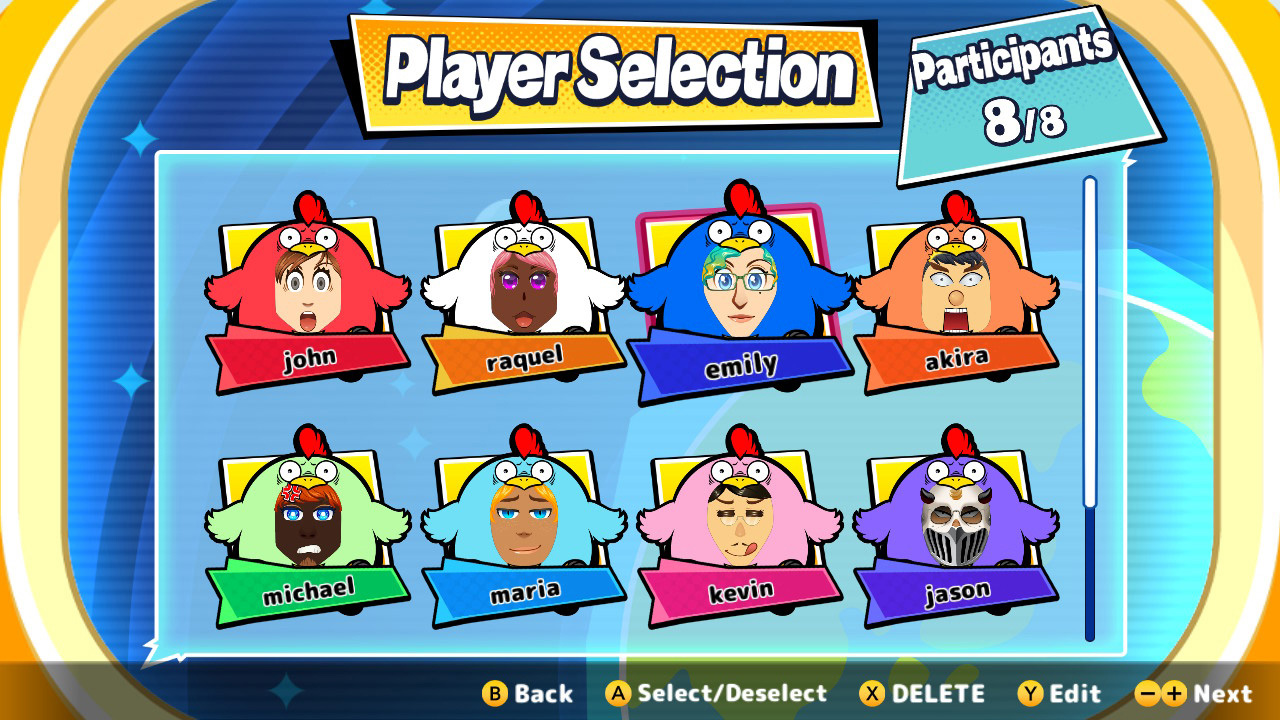Select raquel's white chicken avatar
This screenshot has width=1280, height=720.
click(x=525, y=290)
